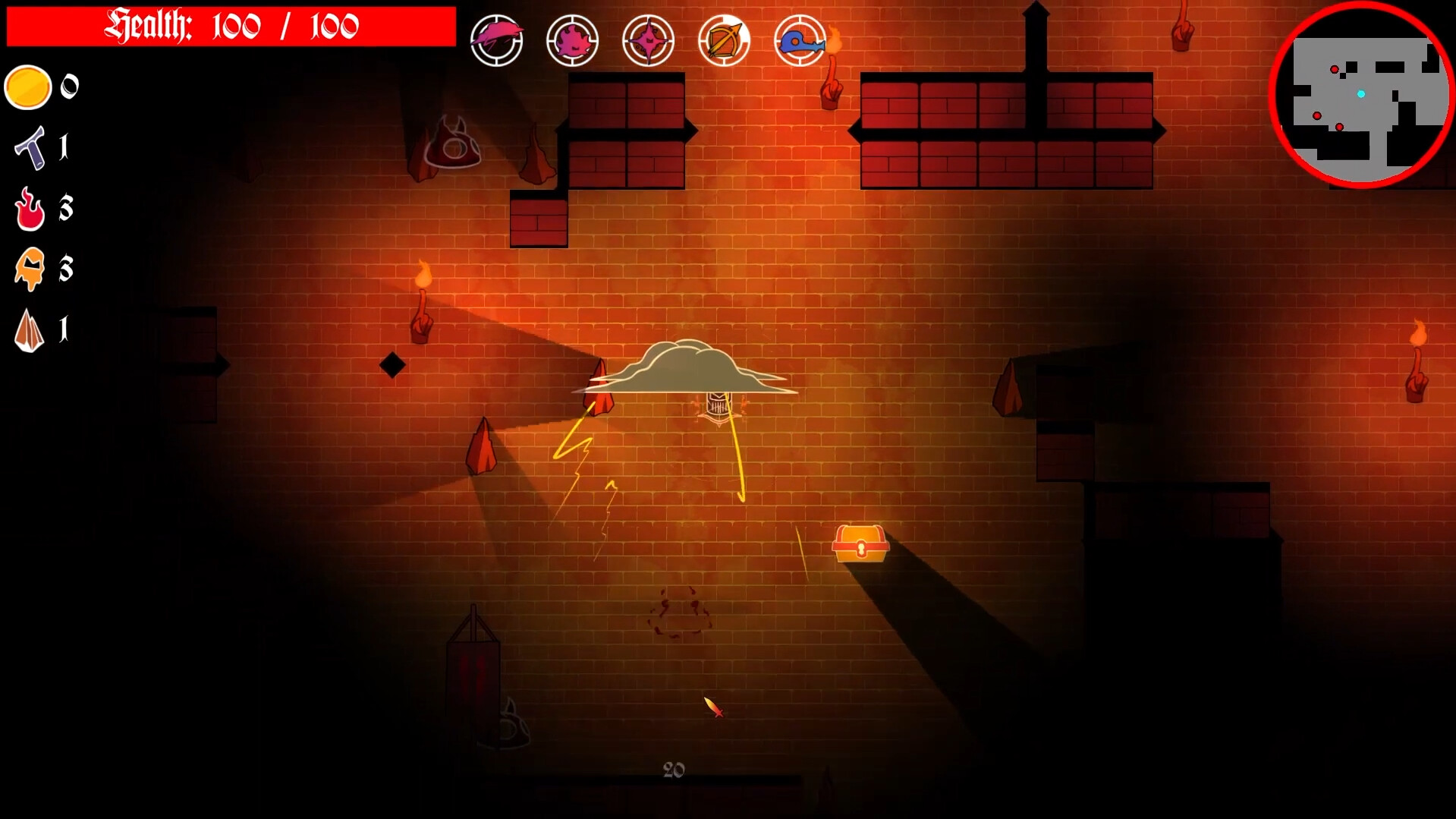Screen dimensions: 1456x819
Task: Click the lit torch below the cloud
Action: [x=423, y=302]
